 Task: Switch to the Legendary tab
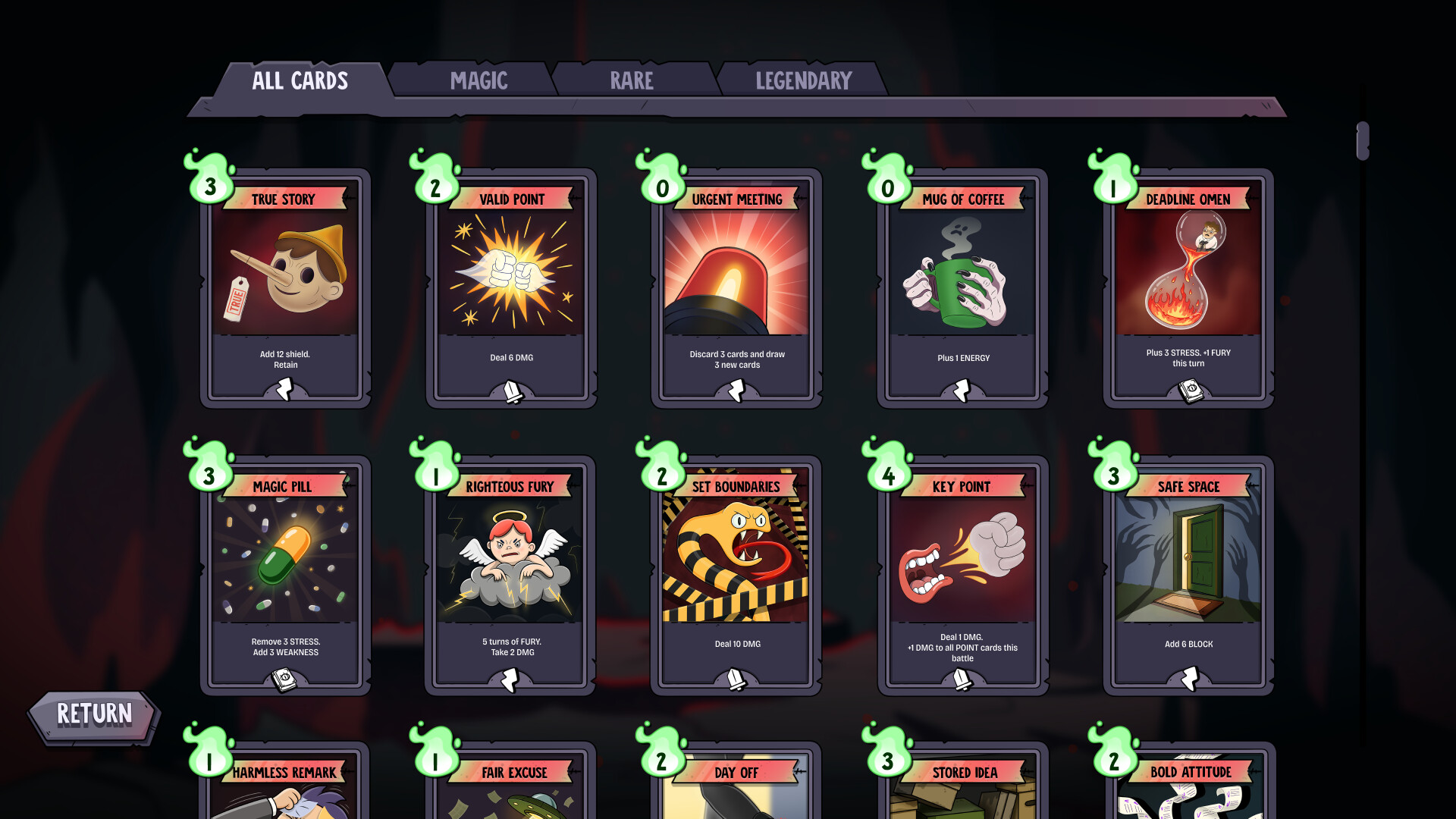click(x=803, y=80)
